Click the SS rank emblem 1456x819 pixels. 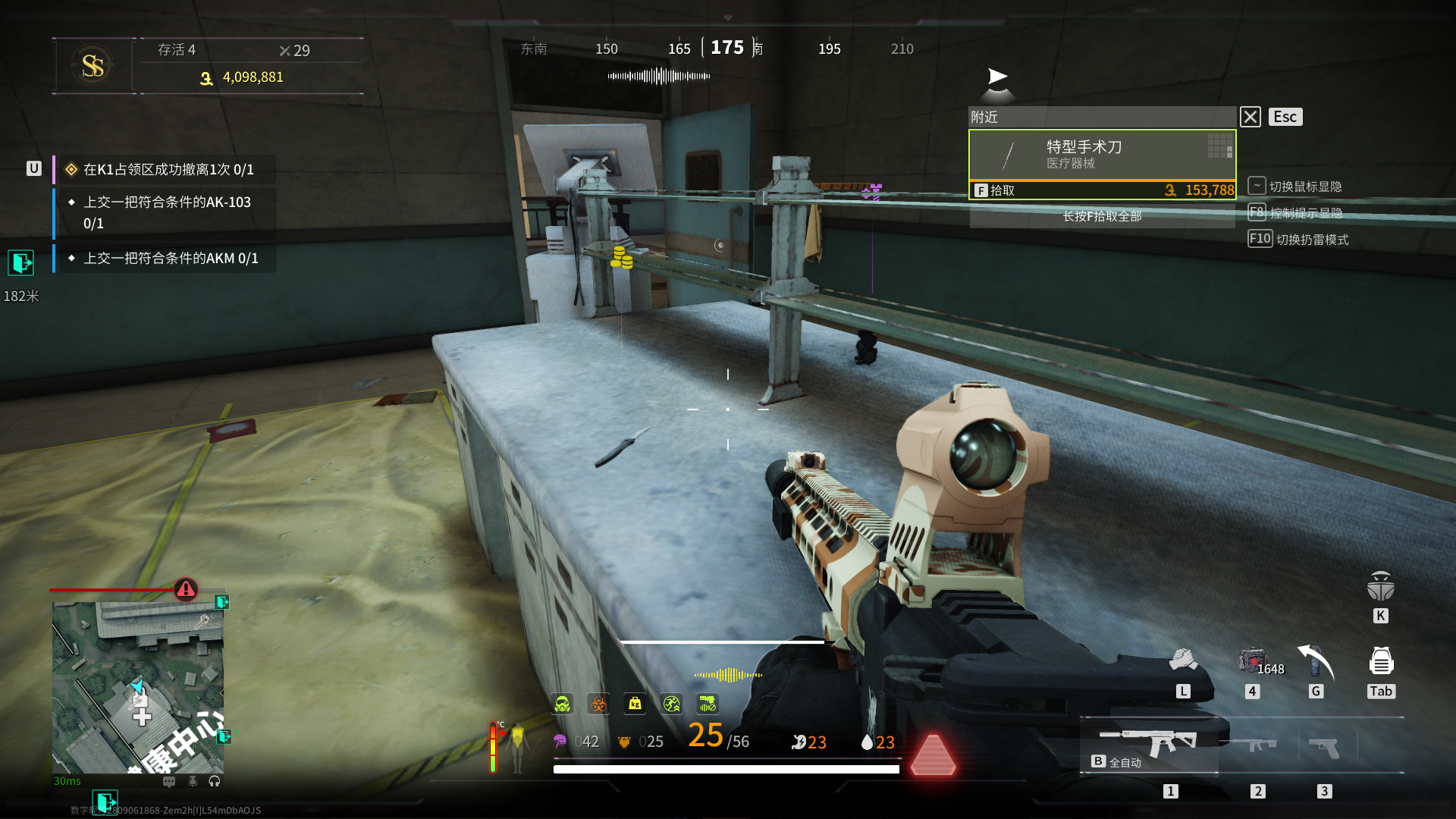(x=93, y=66)
